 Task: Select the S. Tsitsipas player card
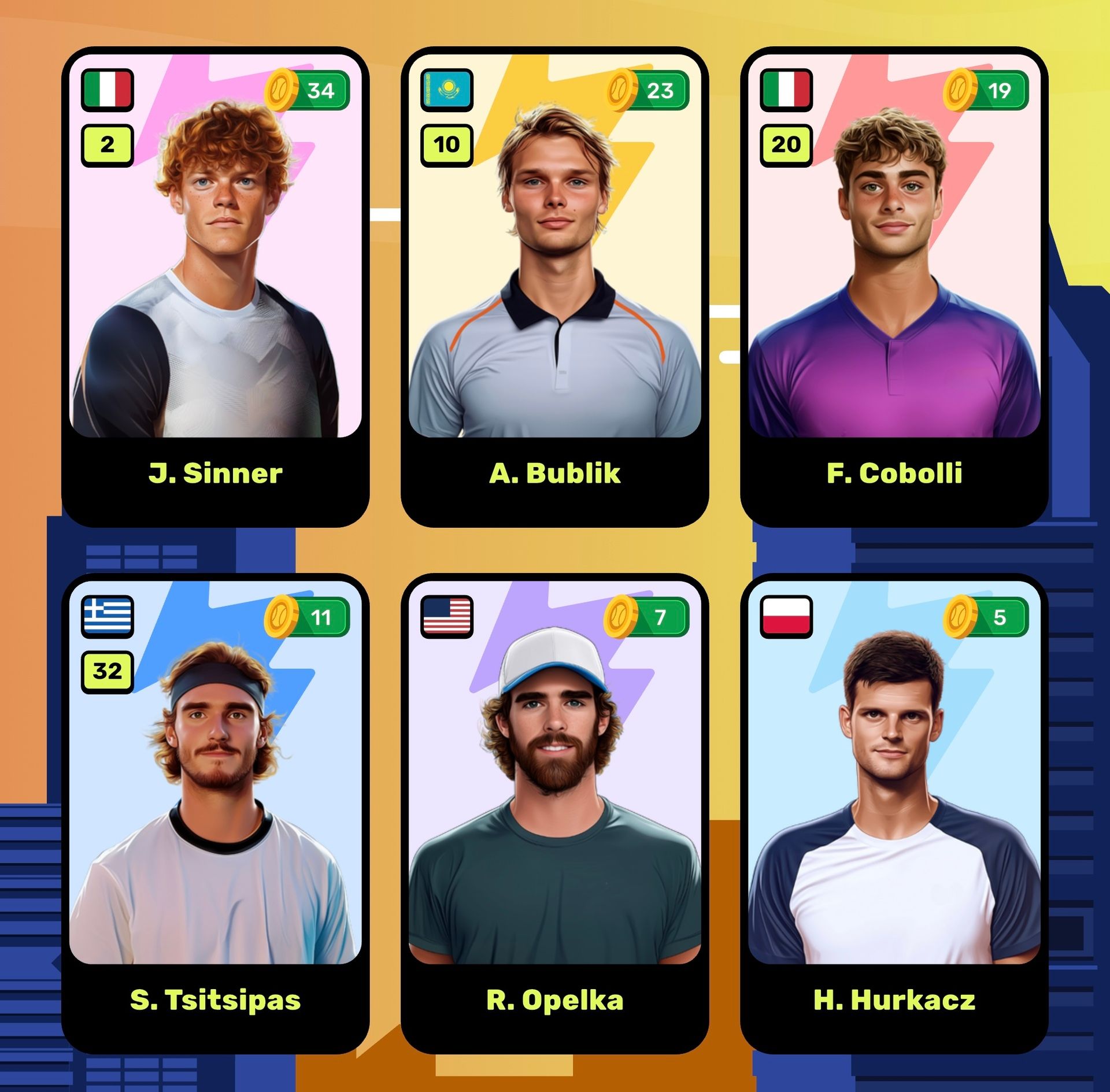click(215, 814)
